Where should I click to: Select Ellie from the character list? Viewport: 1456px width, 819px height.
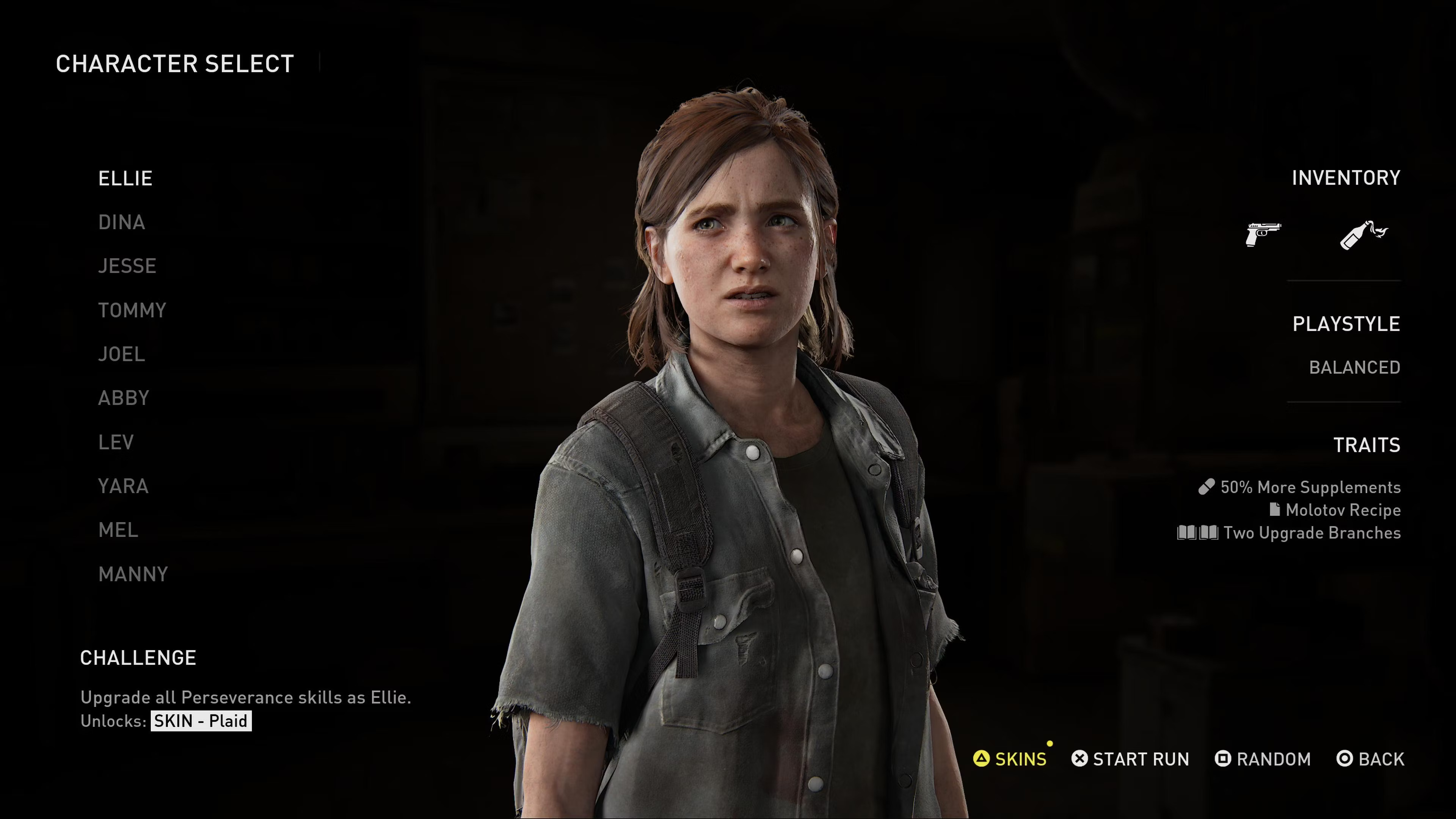pyautogui.click(x=125, y=179)
